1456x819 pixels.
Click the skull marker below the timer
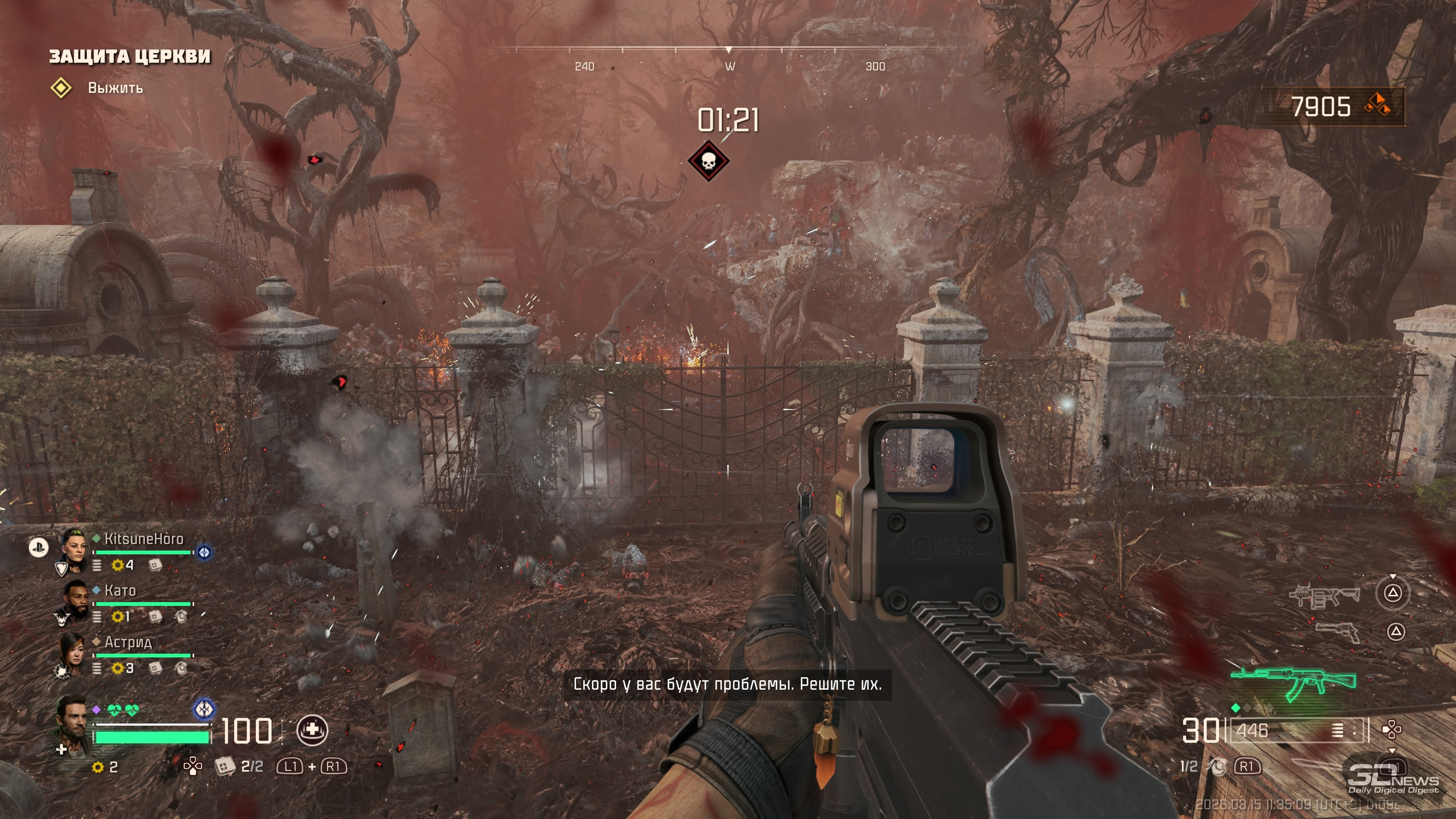pos(708,162)
